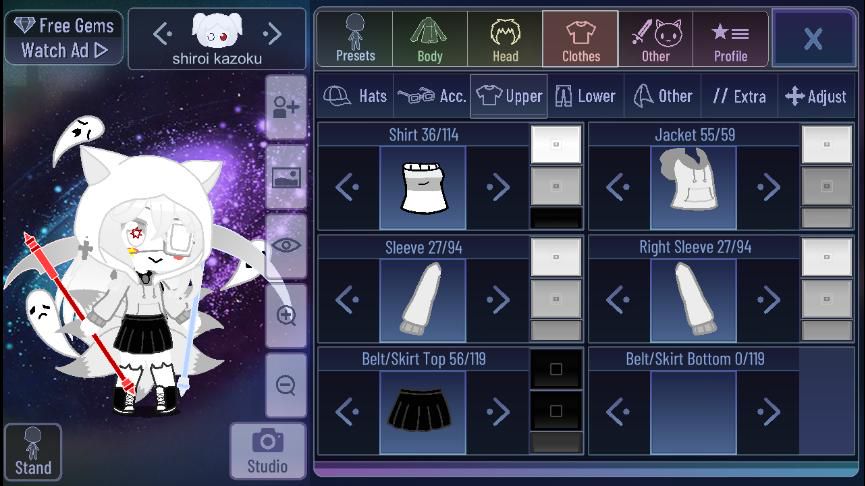Close the editor with the X button

click(812, 39)
